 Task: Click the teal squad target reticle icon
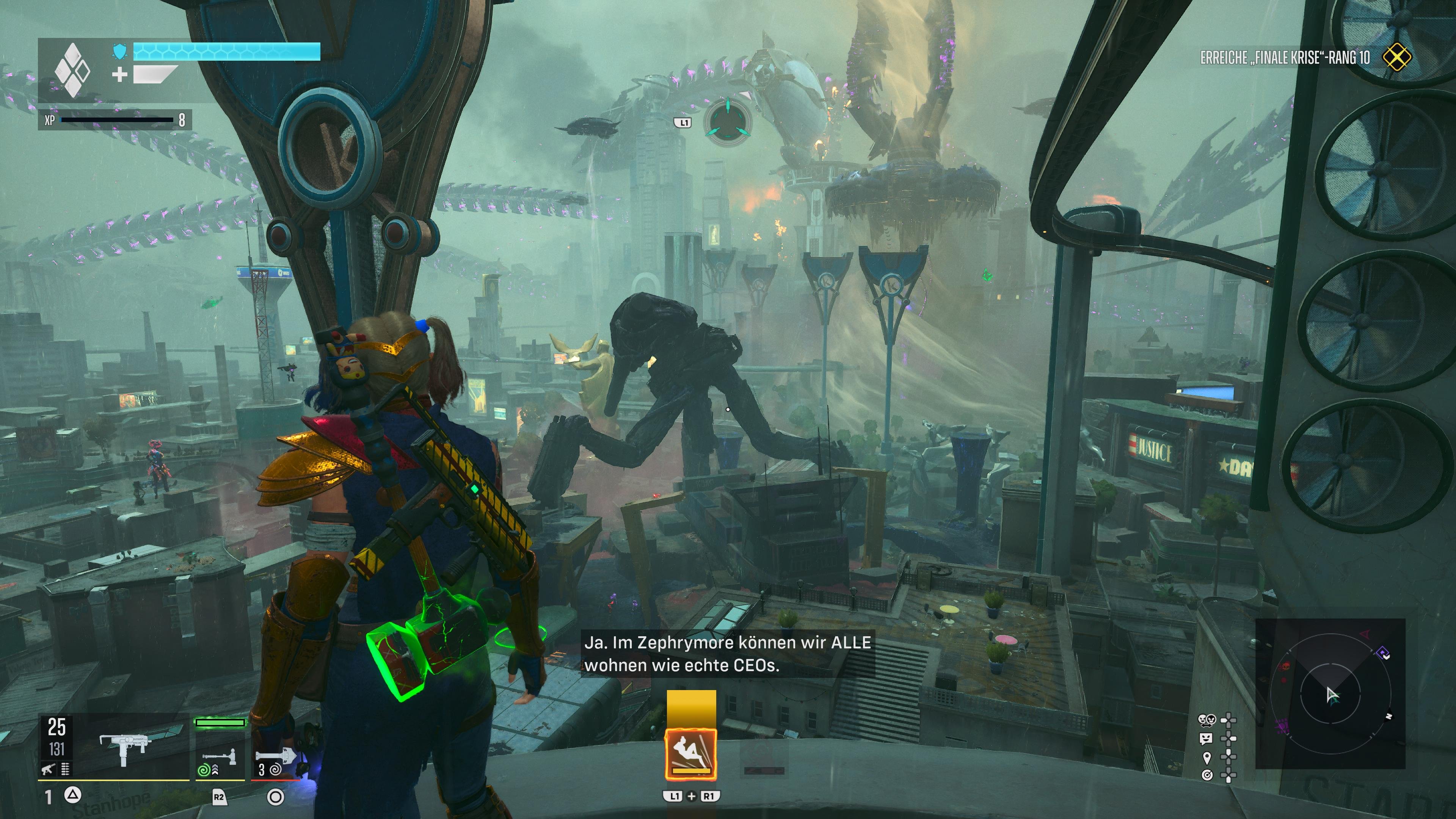click(728, 122)
